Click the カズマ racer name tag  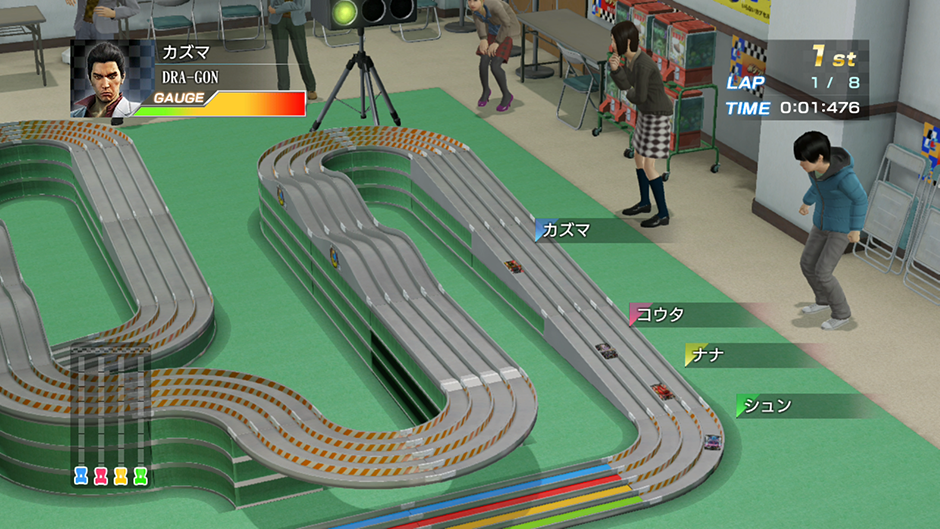pyautogui.click(x=568, y=231)
